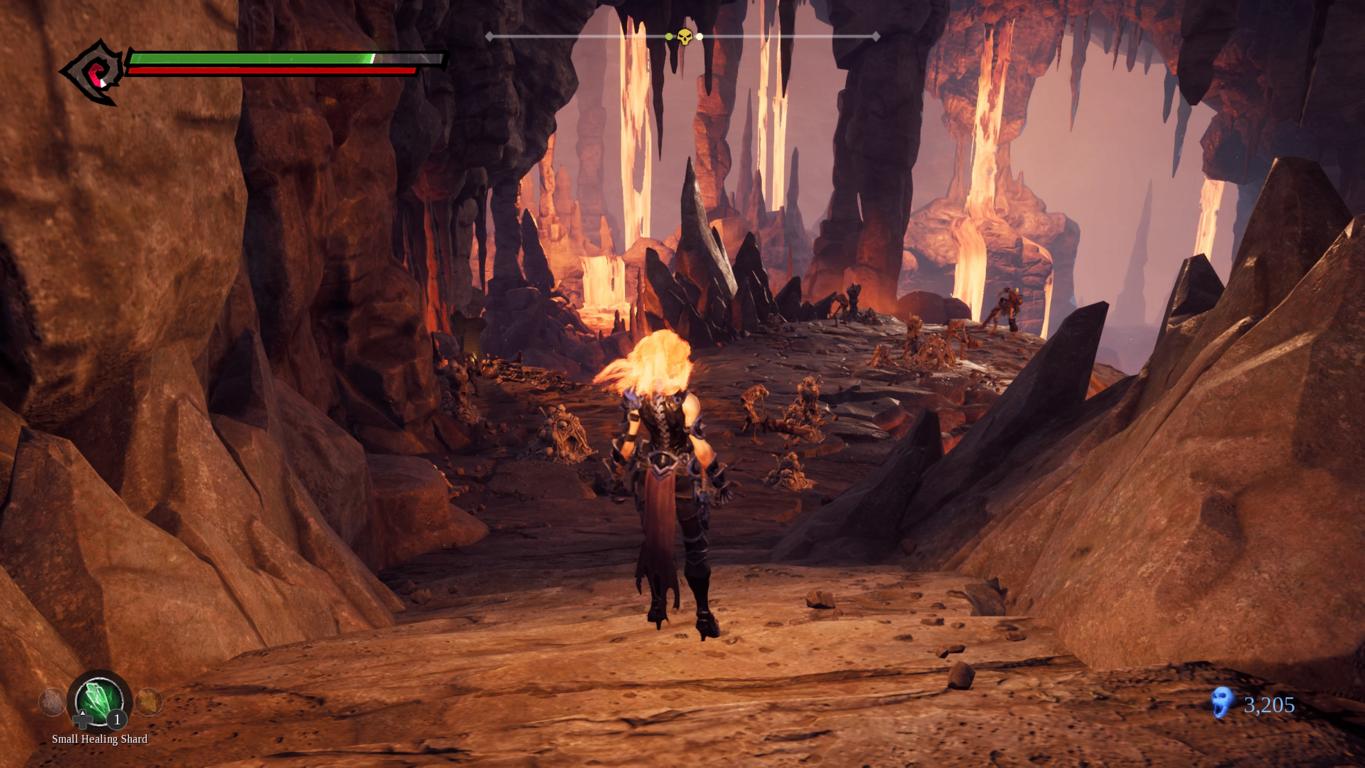This screenshot has width=1365, height=768.
Task: Click the yellow skull marker on the compass
Action: [x=684, y=37]
